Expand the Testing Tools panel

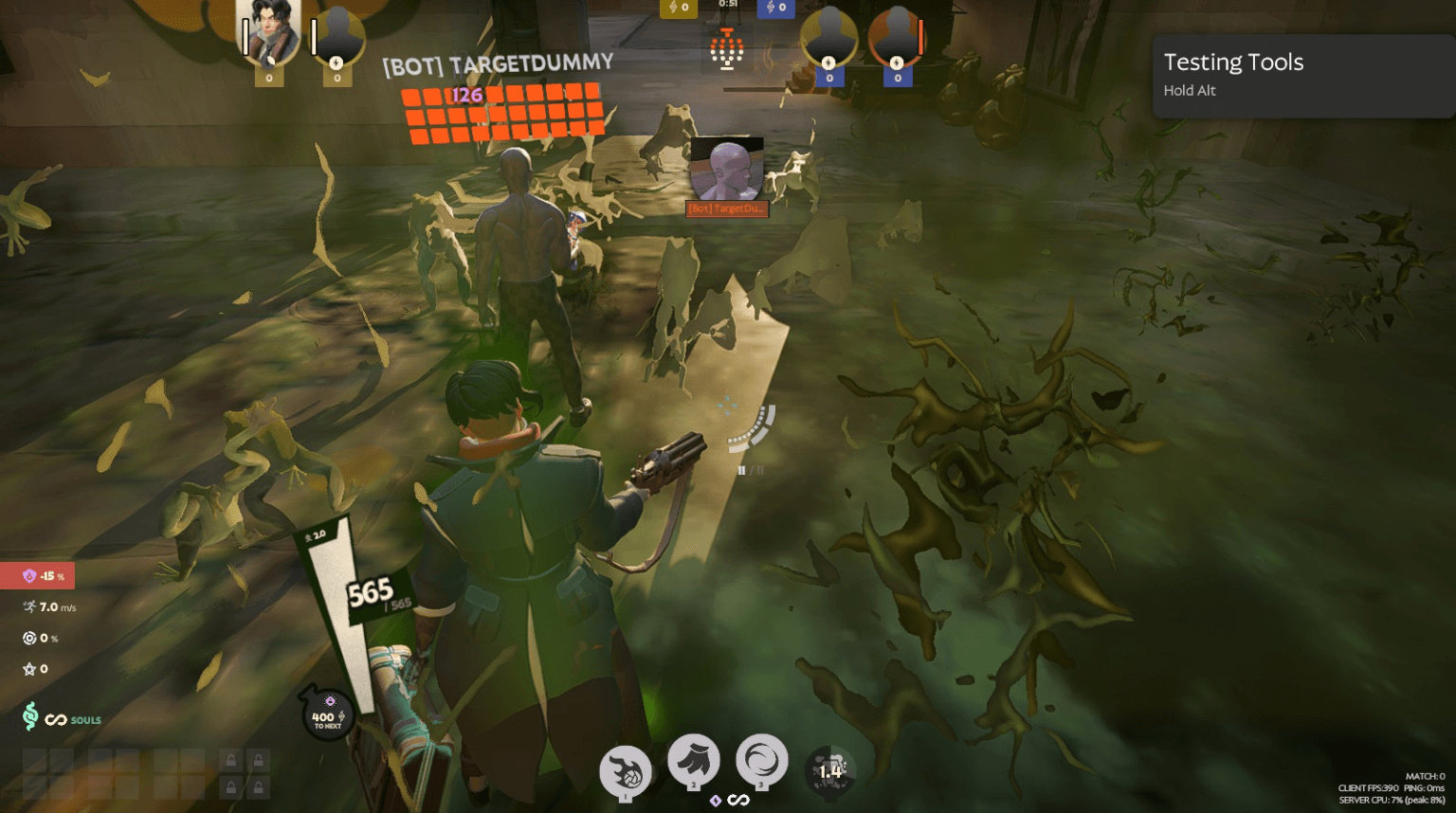pyautogui.click(x=1302, y=76)
